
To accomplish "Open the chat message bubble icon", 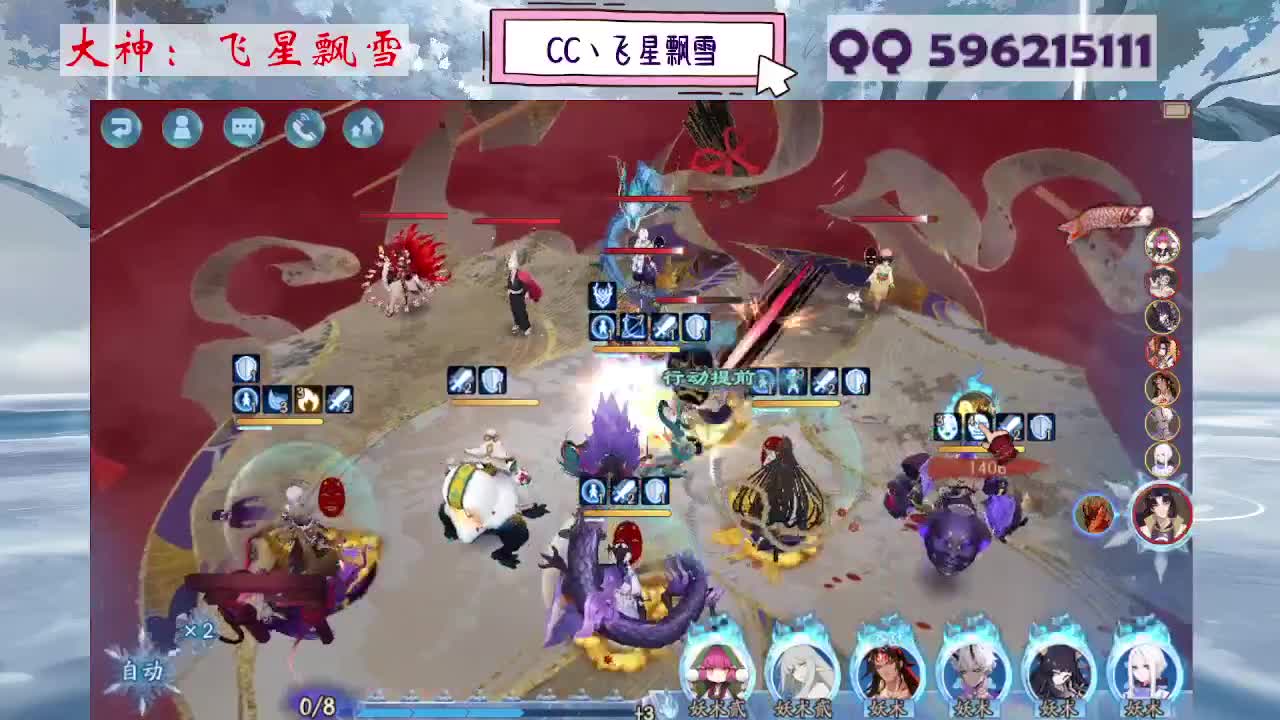I will tap(243, 128).
